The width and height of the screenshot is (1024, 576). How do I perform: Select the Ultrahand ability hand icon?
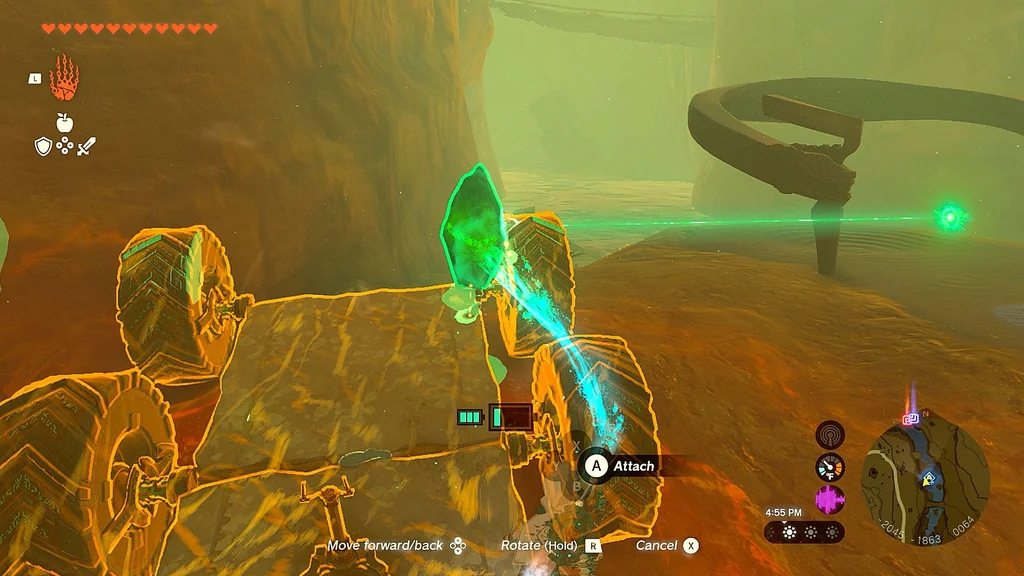[65, 77]
